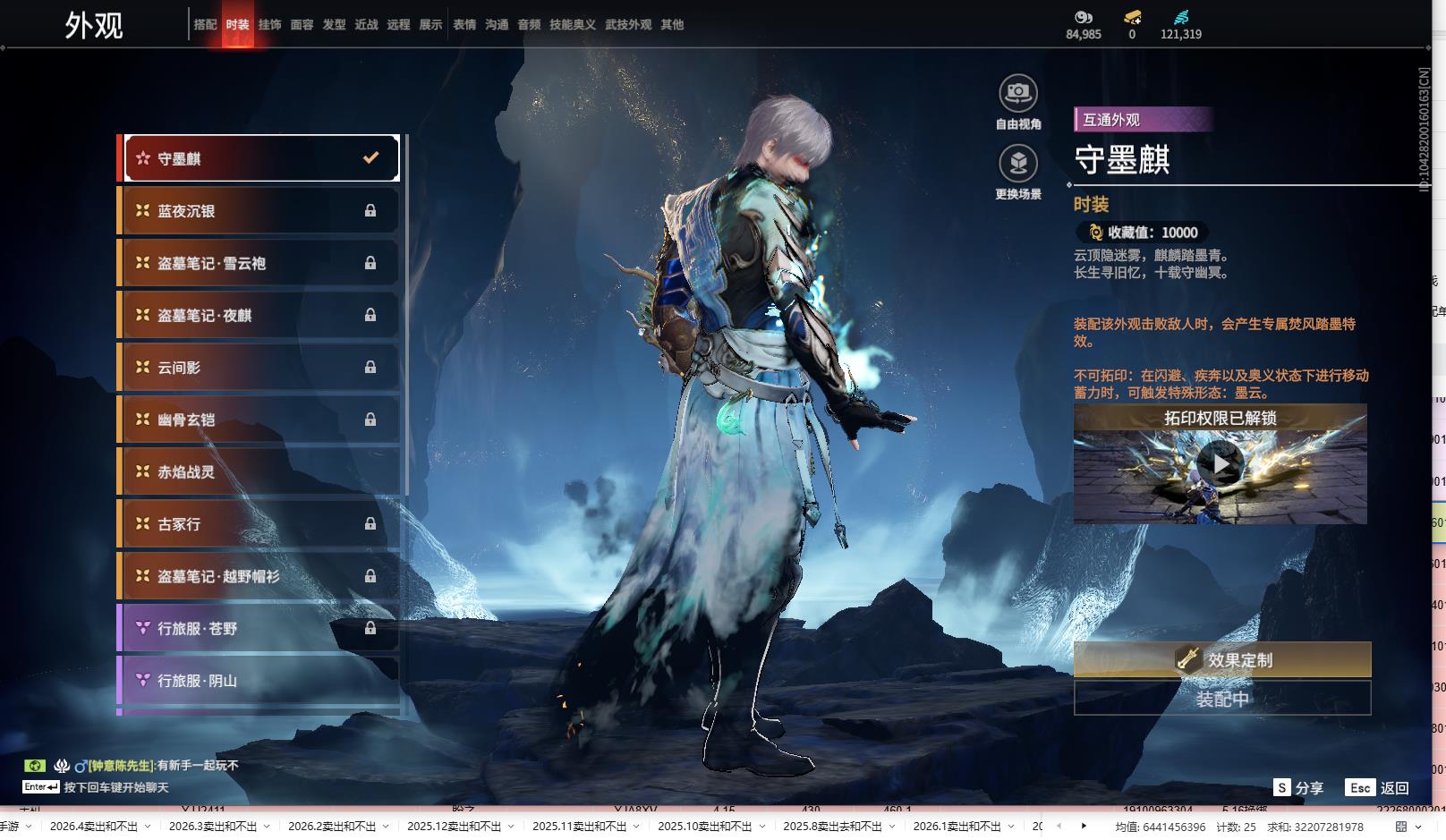Select the 幽骨玄铠 outfit

tap(259, 420)
